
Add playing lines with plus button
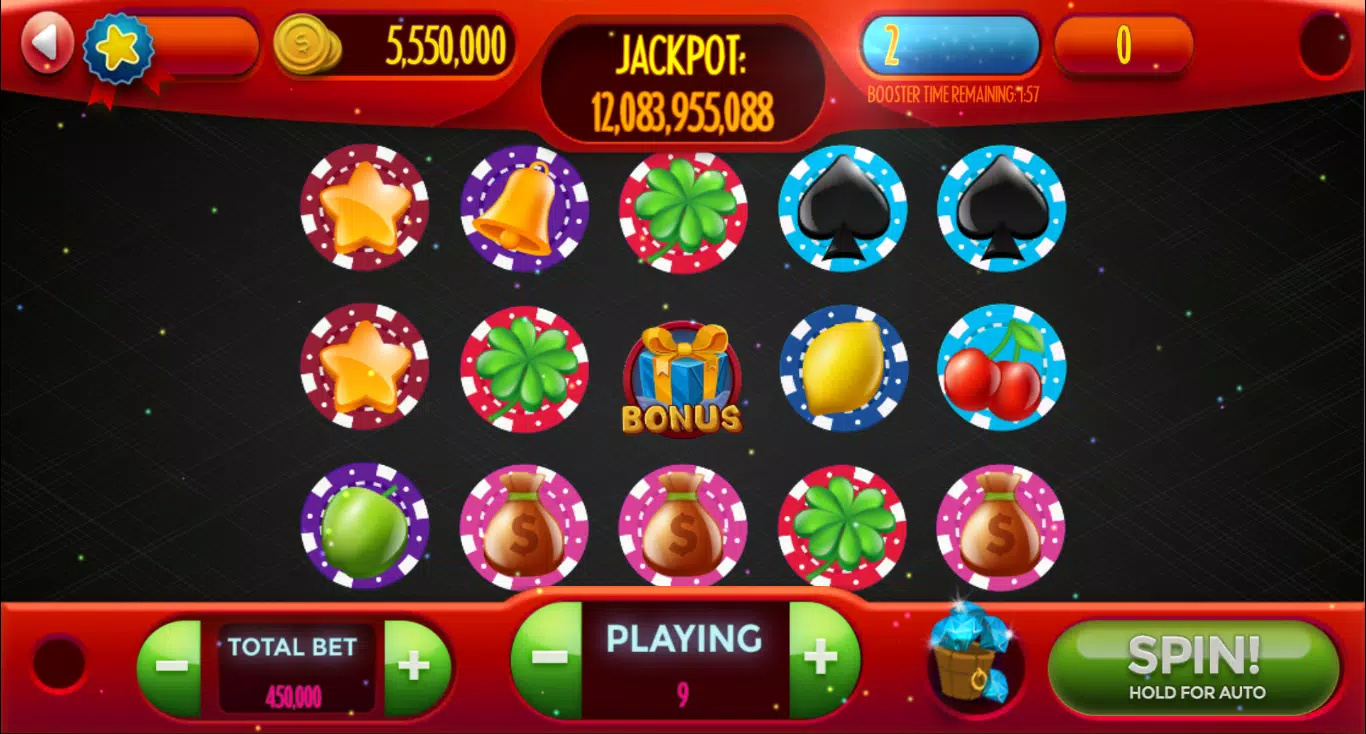pos(822,659)
